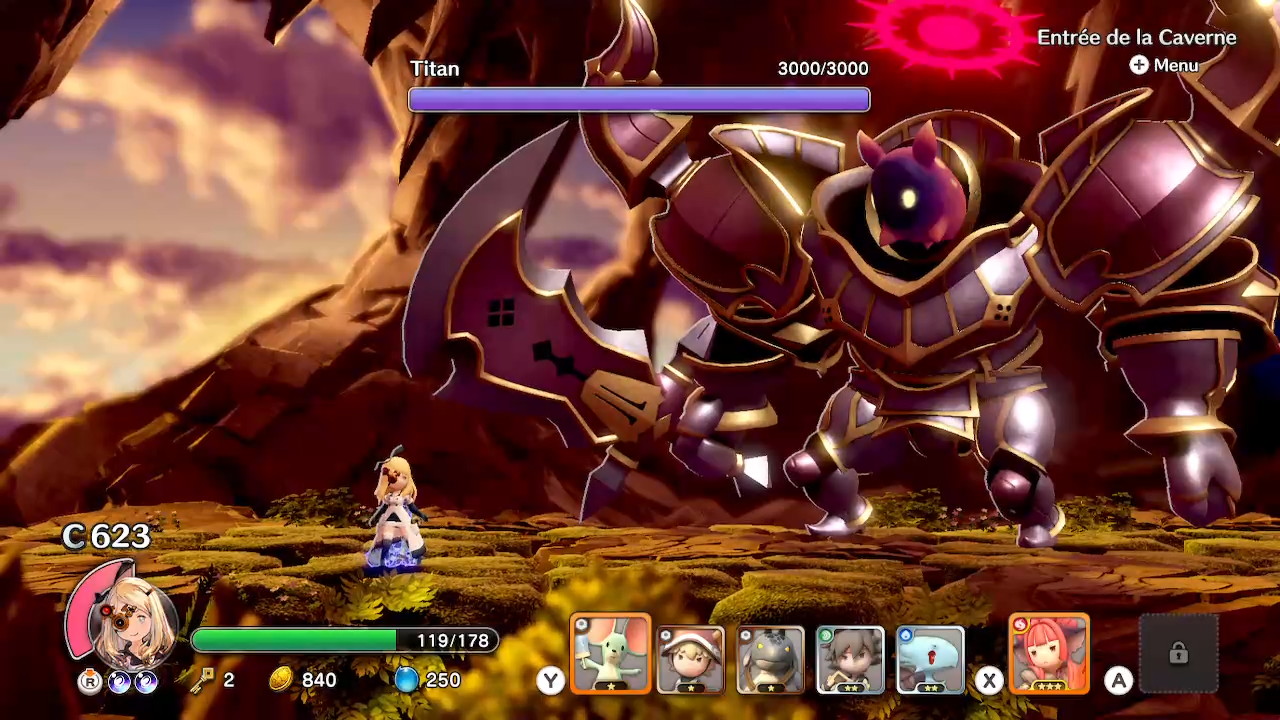Open the Menu in the top corner

(x=1164, y=65)
